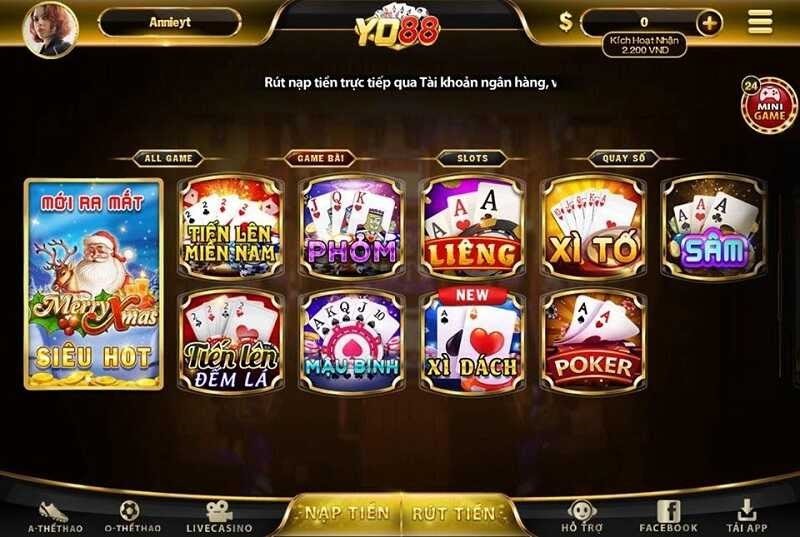This screenshot has width=800, height=537.
Task: Open the player avatar profile
Action: [48, 29]
